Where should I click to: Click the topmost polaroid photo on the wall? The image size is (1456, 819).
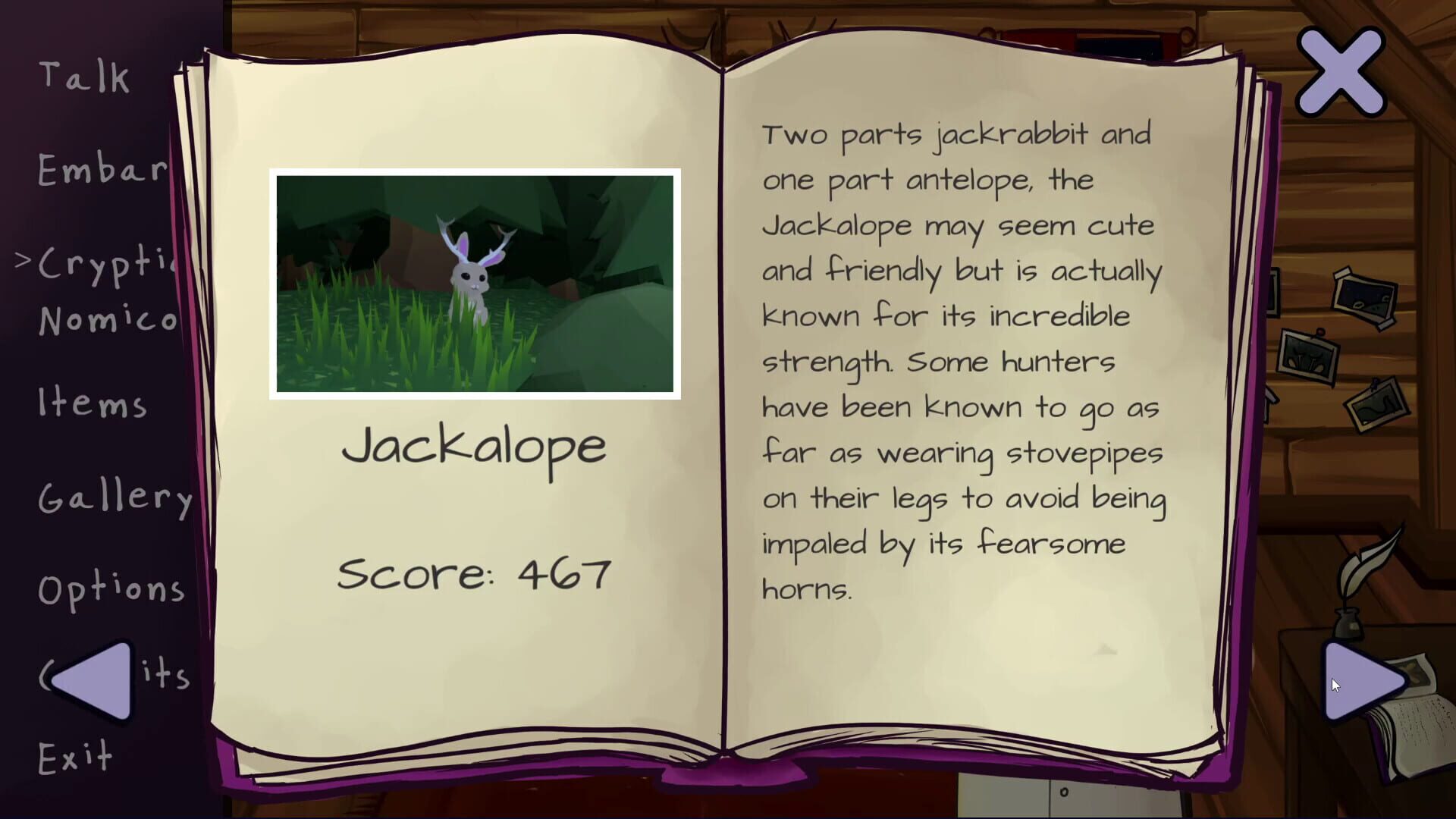click(1363, 298)
